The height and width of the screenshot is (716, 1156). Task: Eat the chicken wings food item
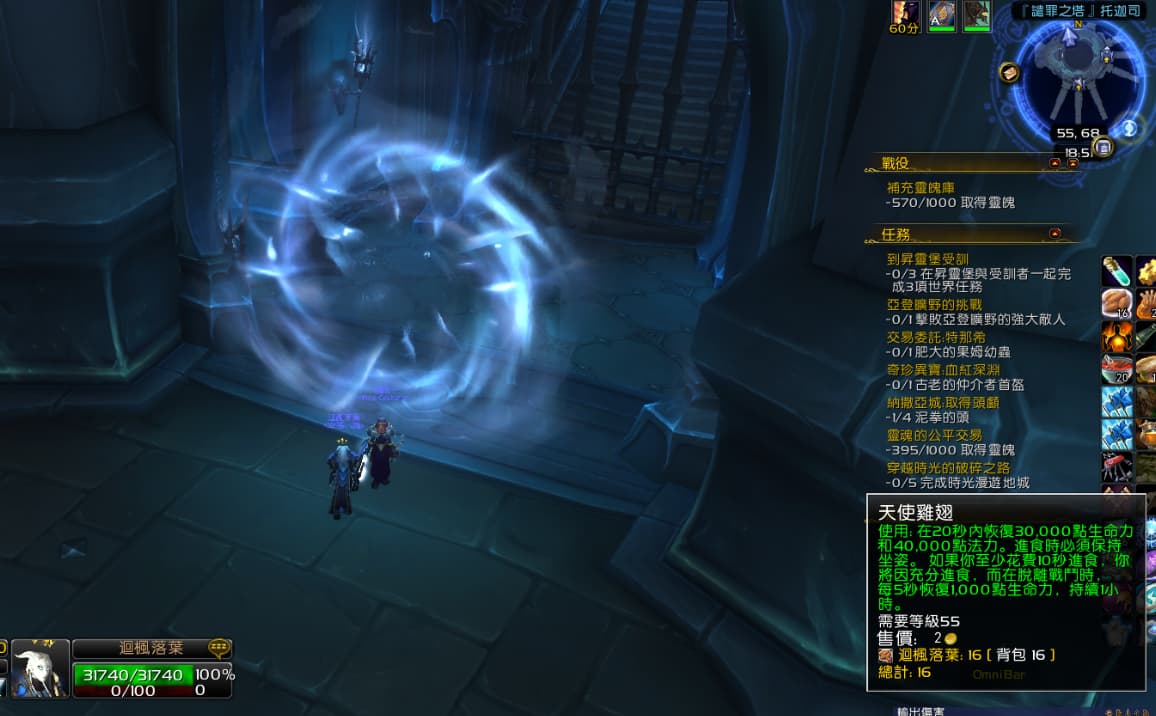[x=1117, y=304]
